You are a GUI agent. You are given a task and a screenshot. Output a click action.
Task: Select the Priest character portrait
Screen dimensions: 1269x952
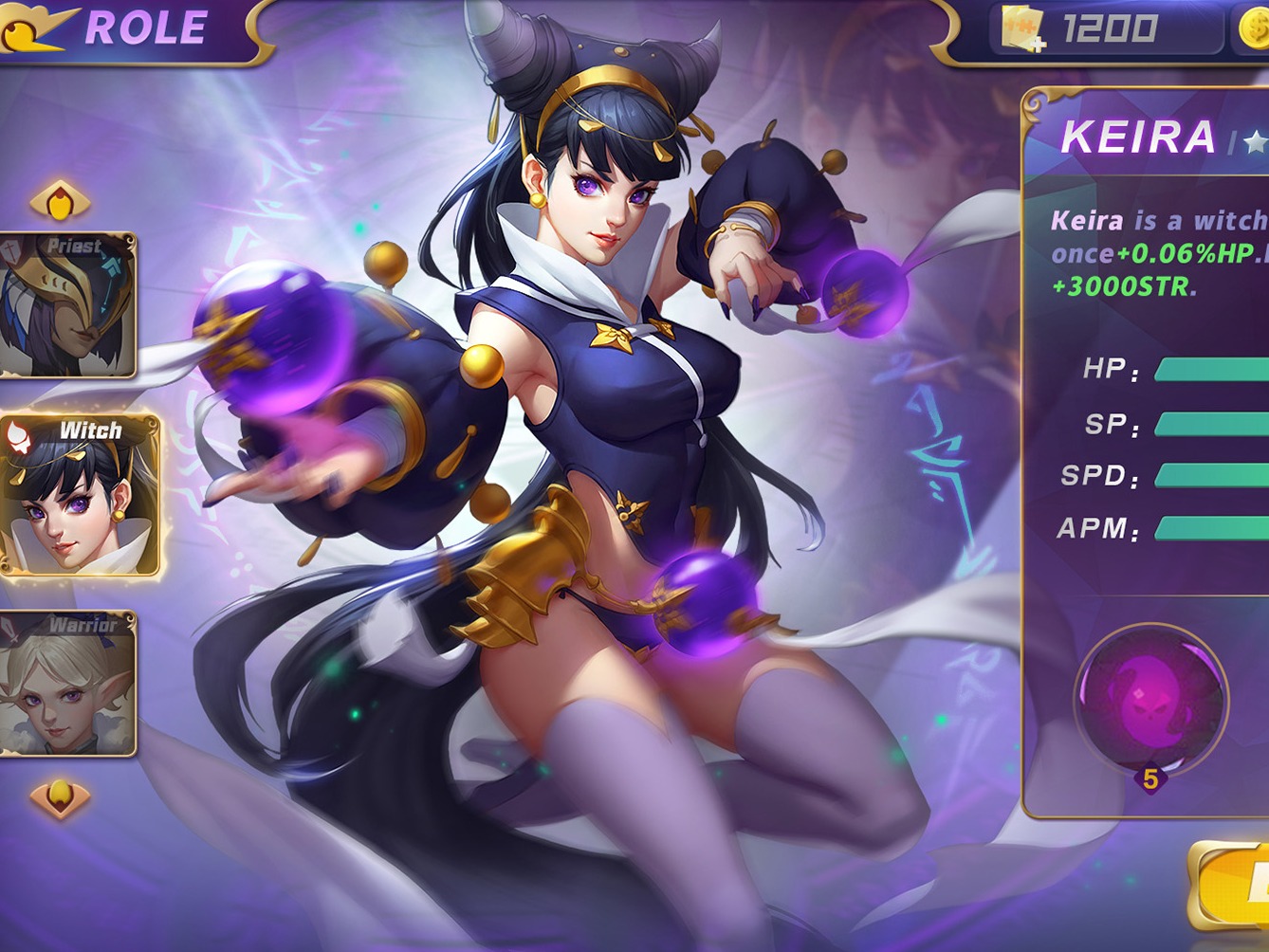(x=68, y=303)
